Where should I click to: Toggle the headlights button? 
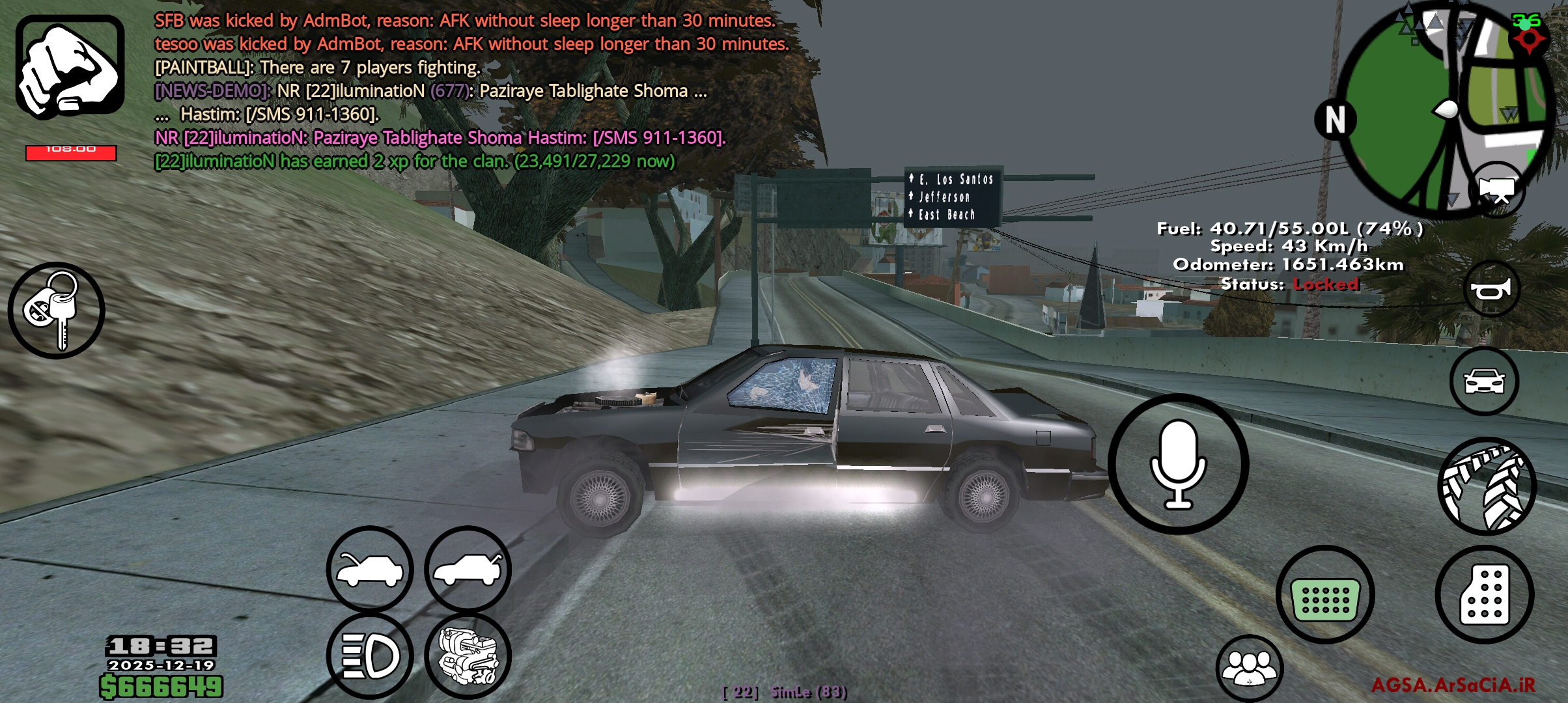pos(370,655)
